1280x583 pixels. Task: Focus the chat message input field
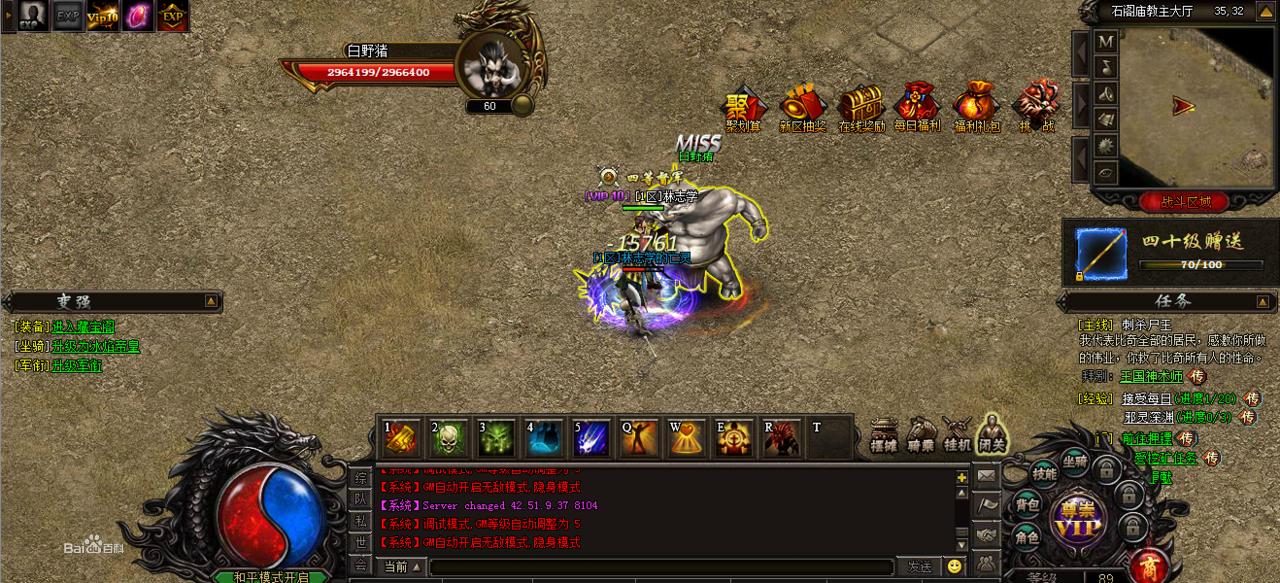[660, 567]
